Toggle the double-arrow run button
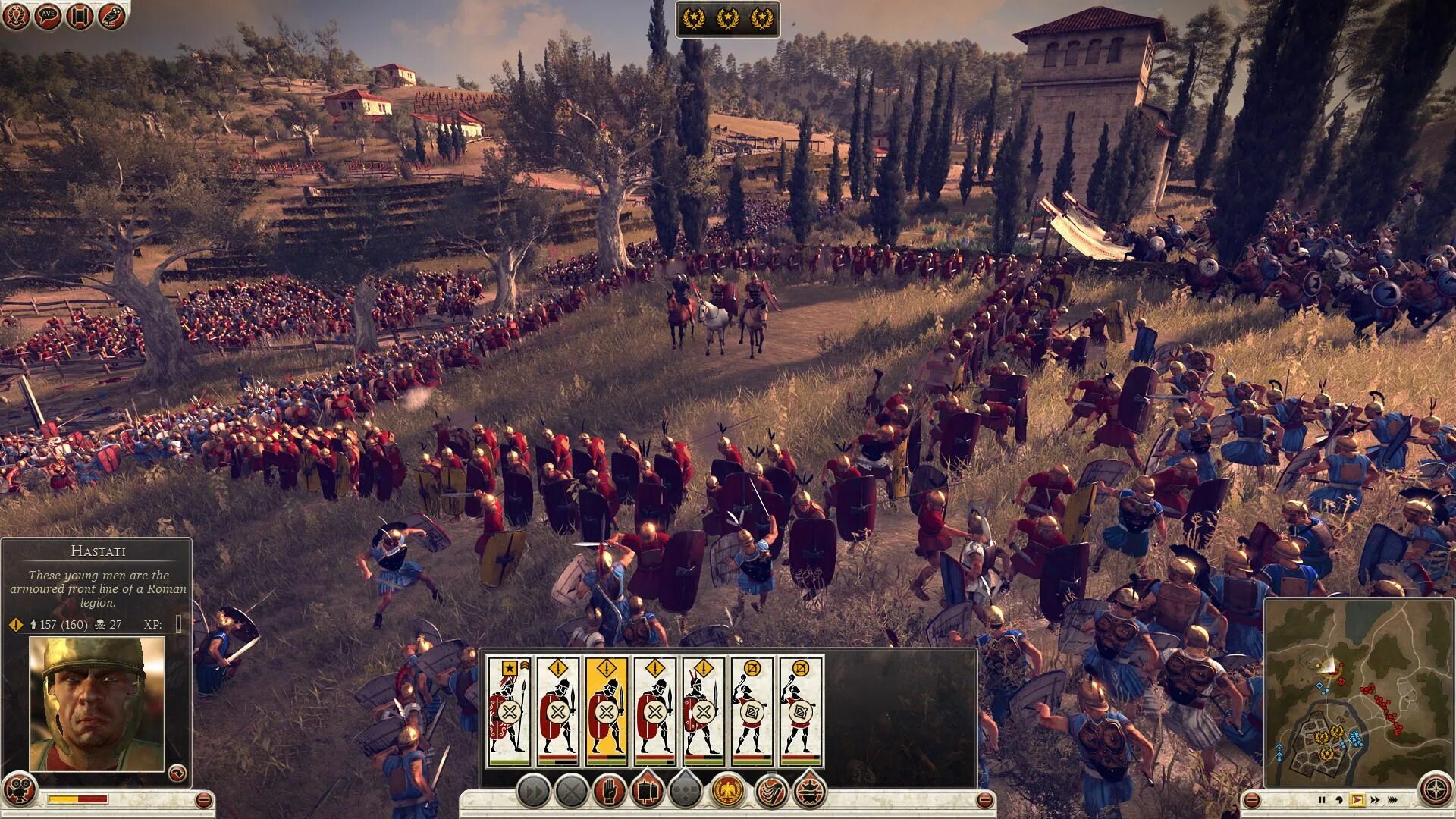The width and height of the screenshot is (1456, 819). pyautogui.click(x=533, y=792)
